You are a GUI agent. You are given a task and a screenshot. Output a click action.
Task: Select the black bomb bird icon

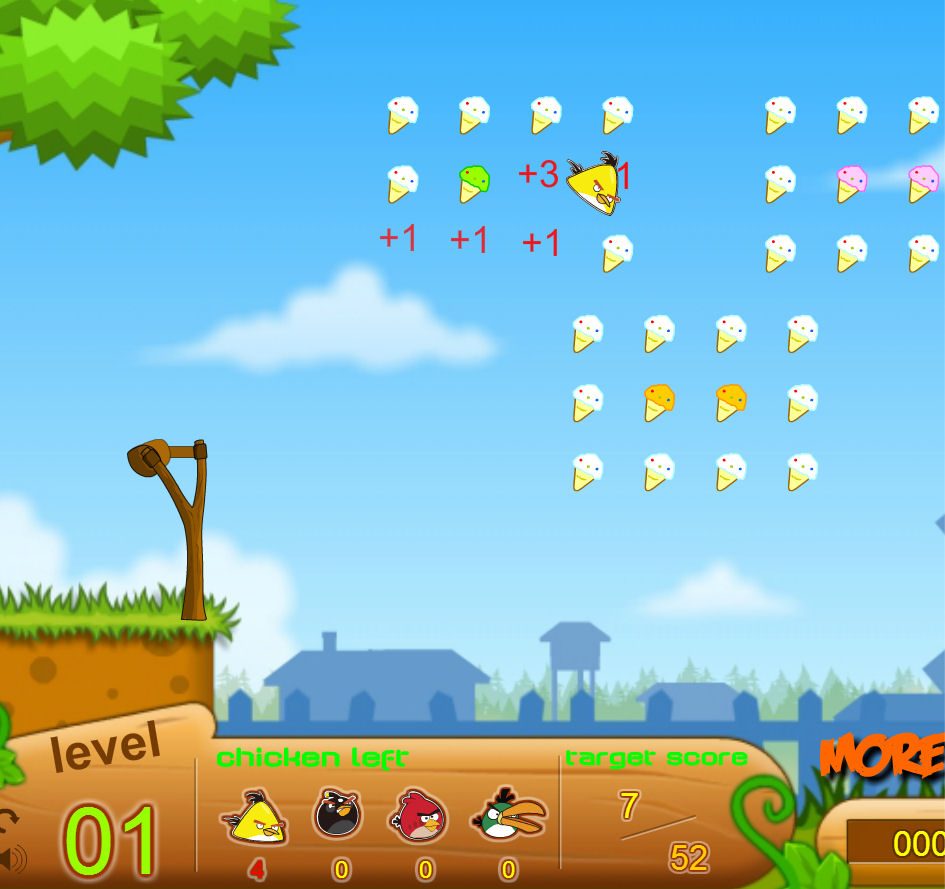click(339, 813)
